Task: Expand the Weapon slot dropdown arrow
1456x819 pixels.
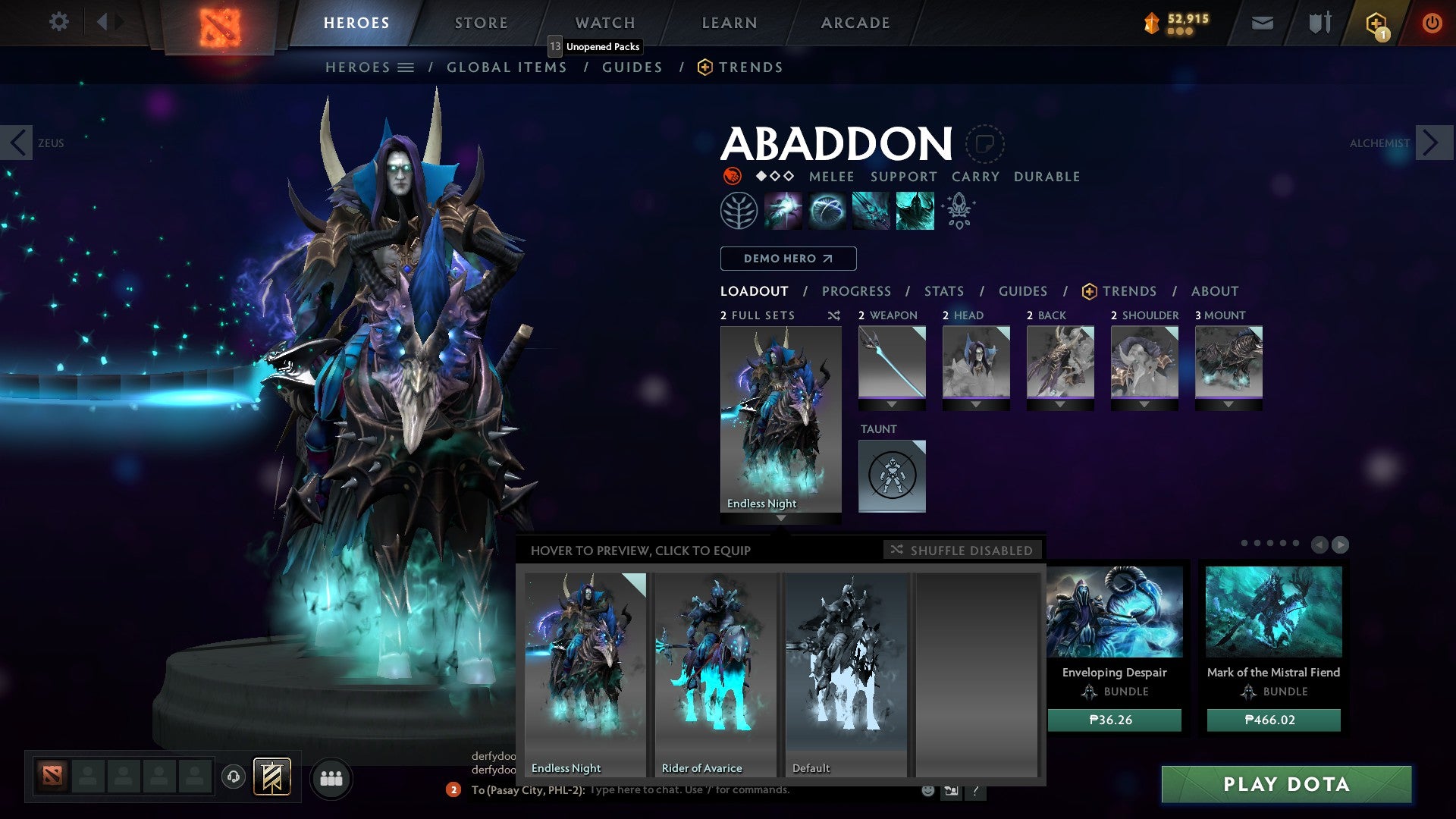Action: point(892,405)
